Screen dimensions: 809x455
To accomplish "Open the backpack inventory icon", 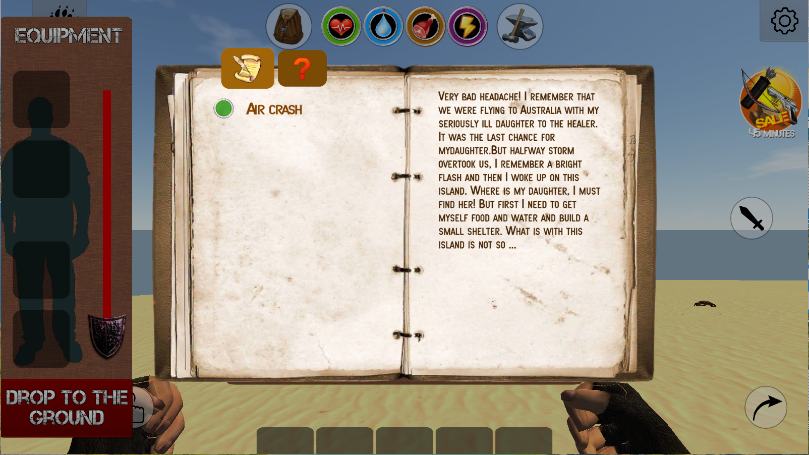I will [x=289, y=26].
